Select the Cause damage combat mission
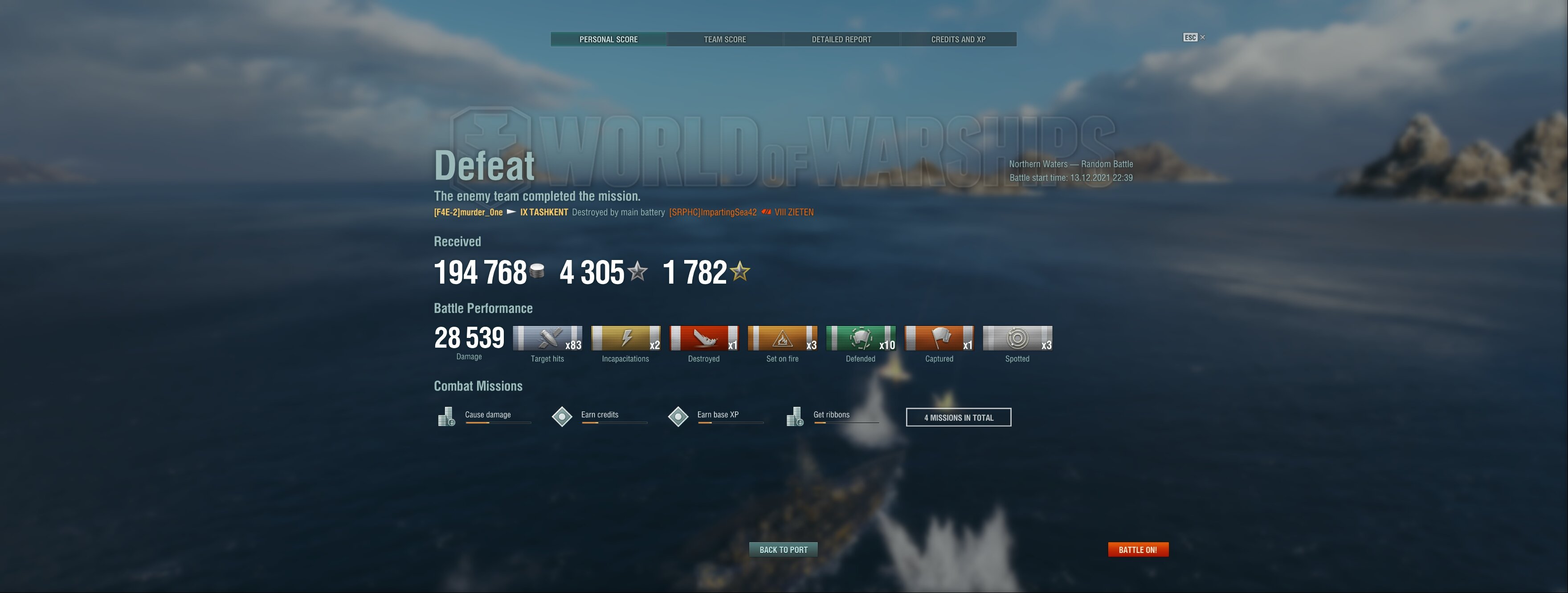The image size is (1568, 593). [x=488, y=415]
